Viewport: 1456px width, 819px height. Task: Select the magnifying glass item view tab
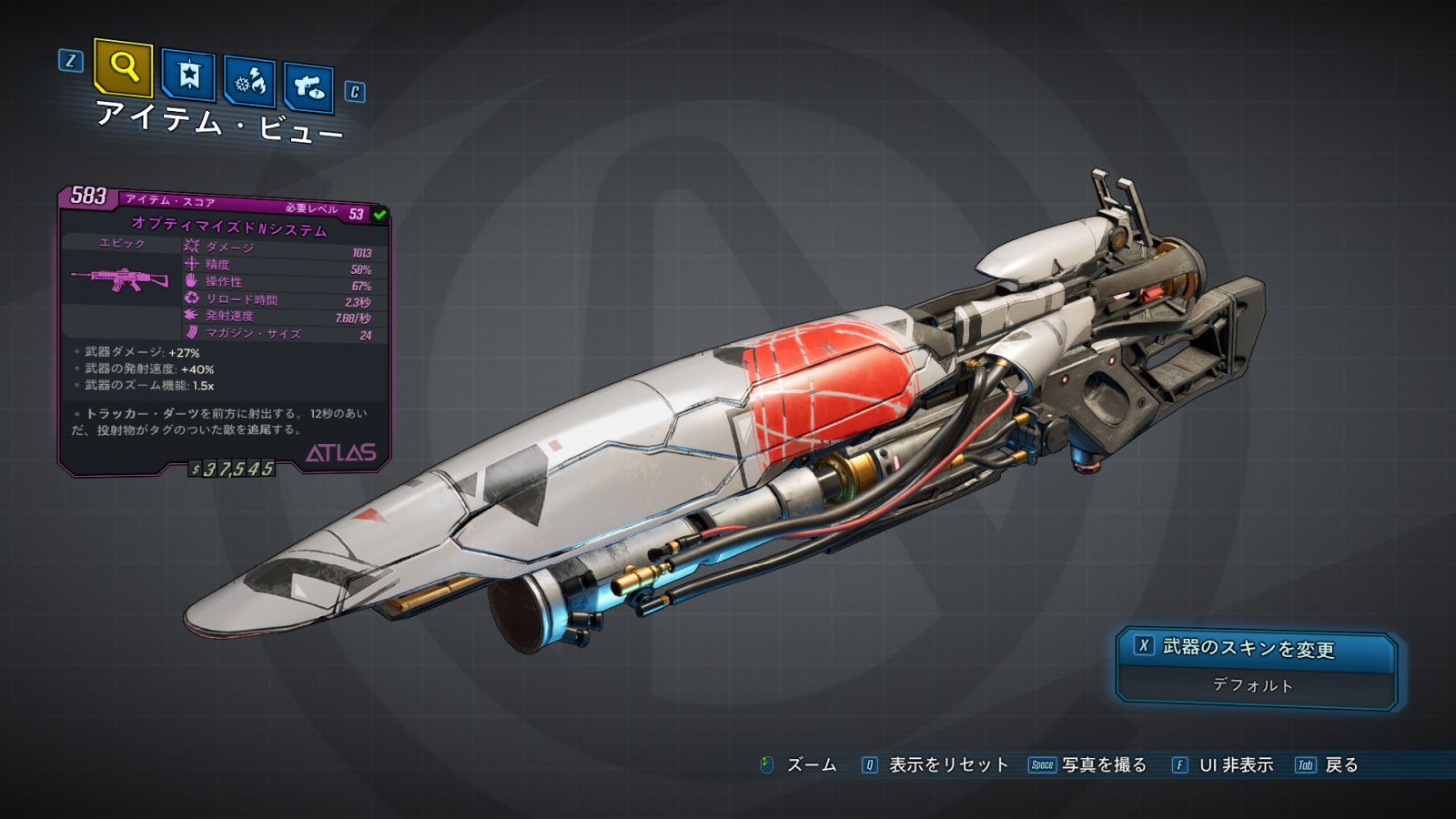[123, 67]
